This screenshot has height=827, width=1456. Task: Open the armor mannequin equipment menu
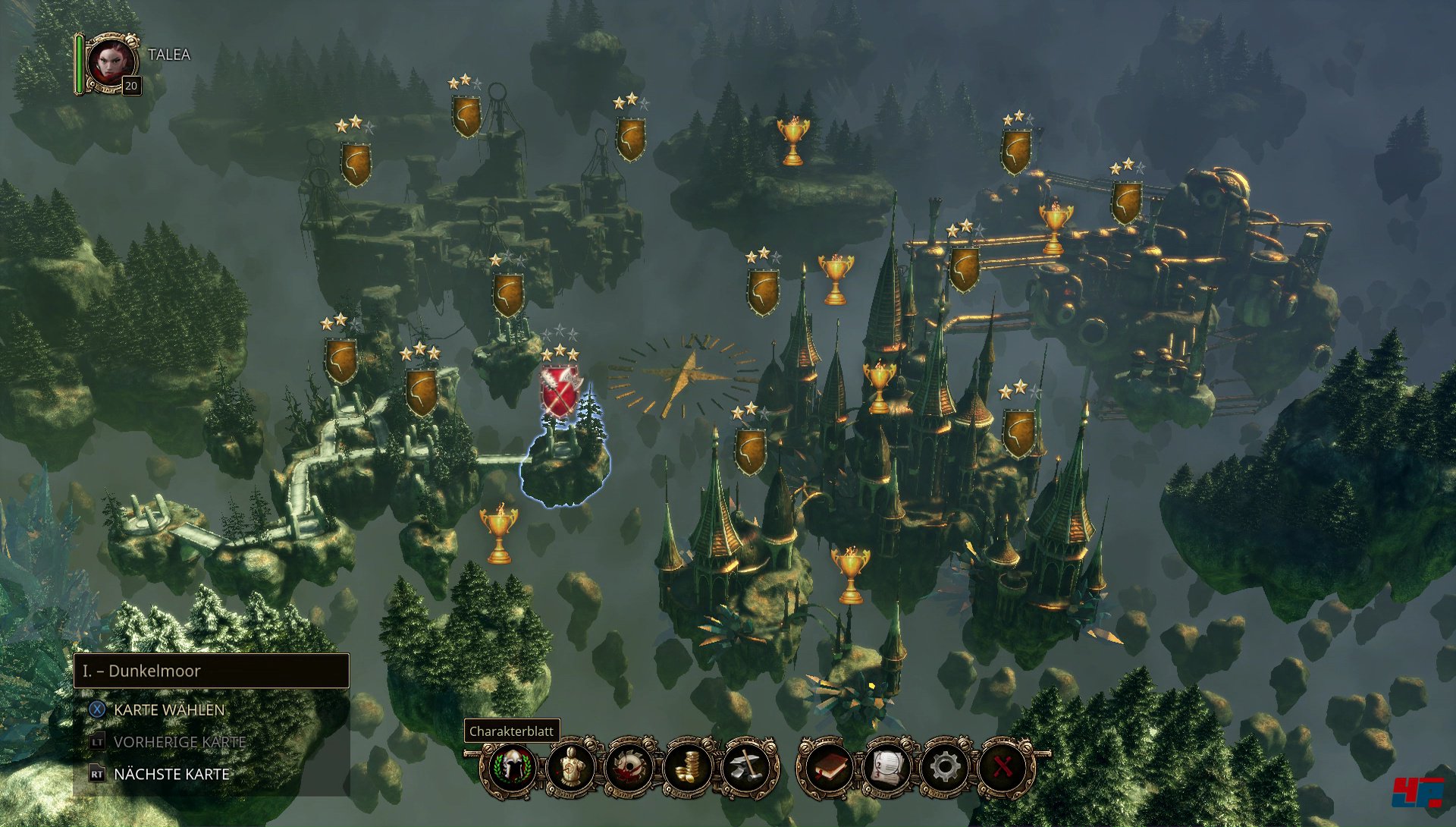tap(570, 767)
